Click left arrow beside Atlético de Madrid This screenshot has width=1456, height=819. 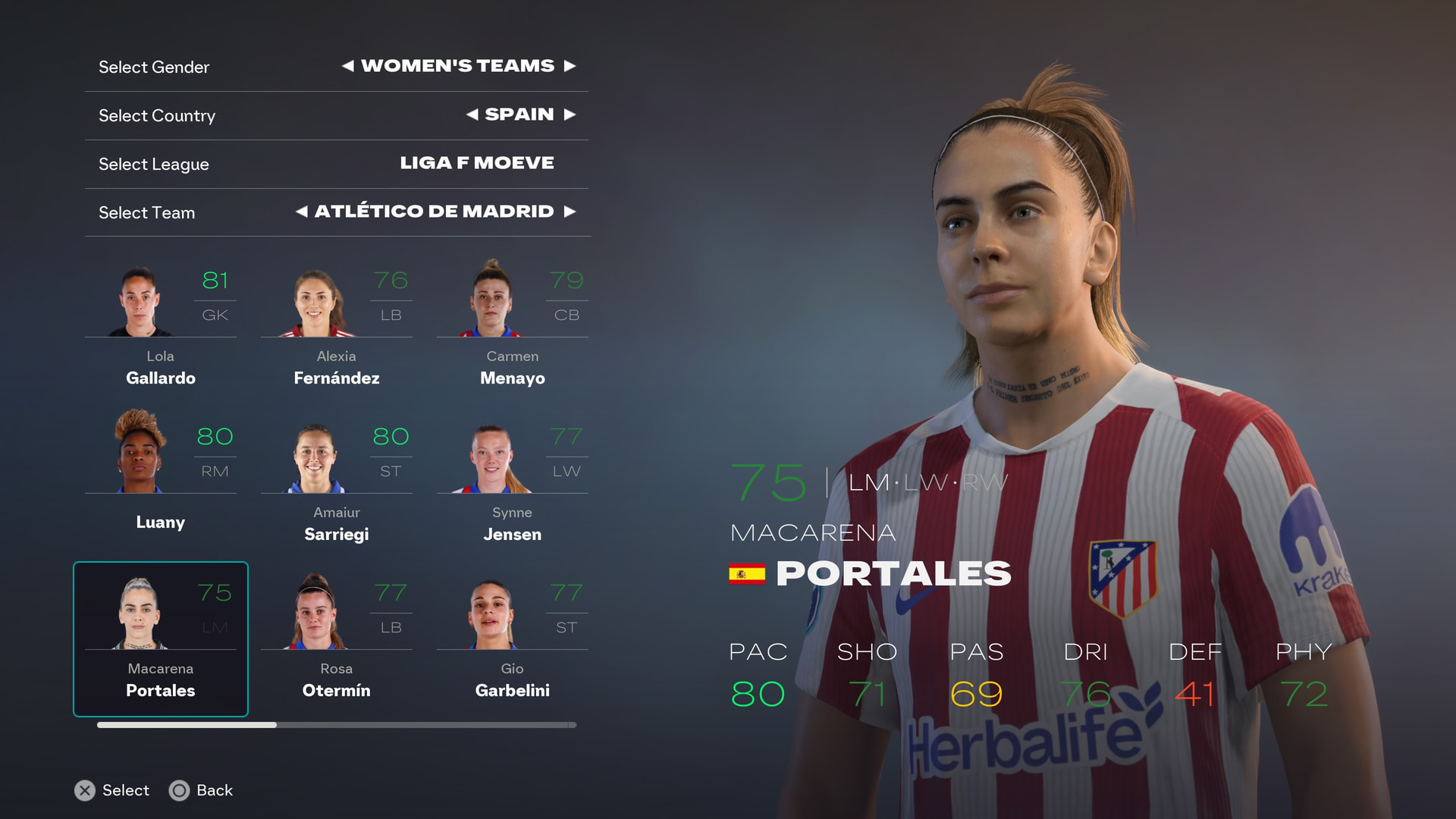click(302, 212)
